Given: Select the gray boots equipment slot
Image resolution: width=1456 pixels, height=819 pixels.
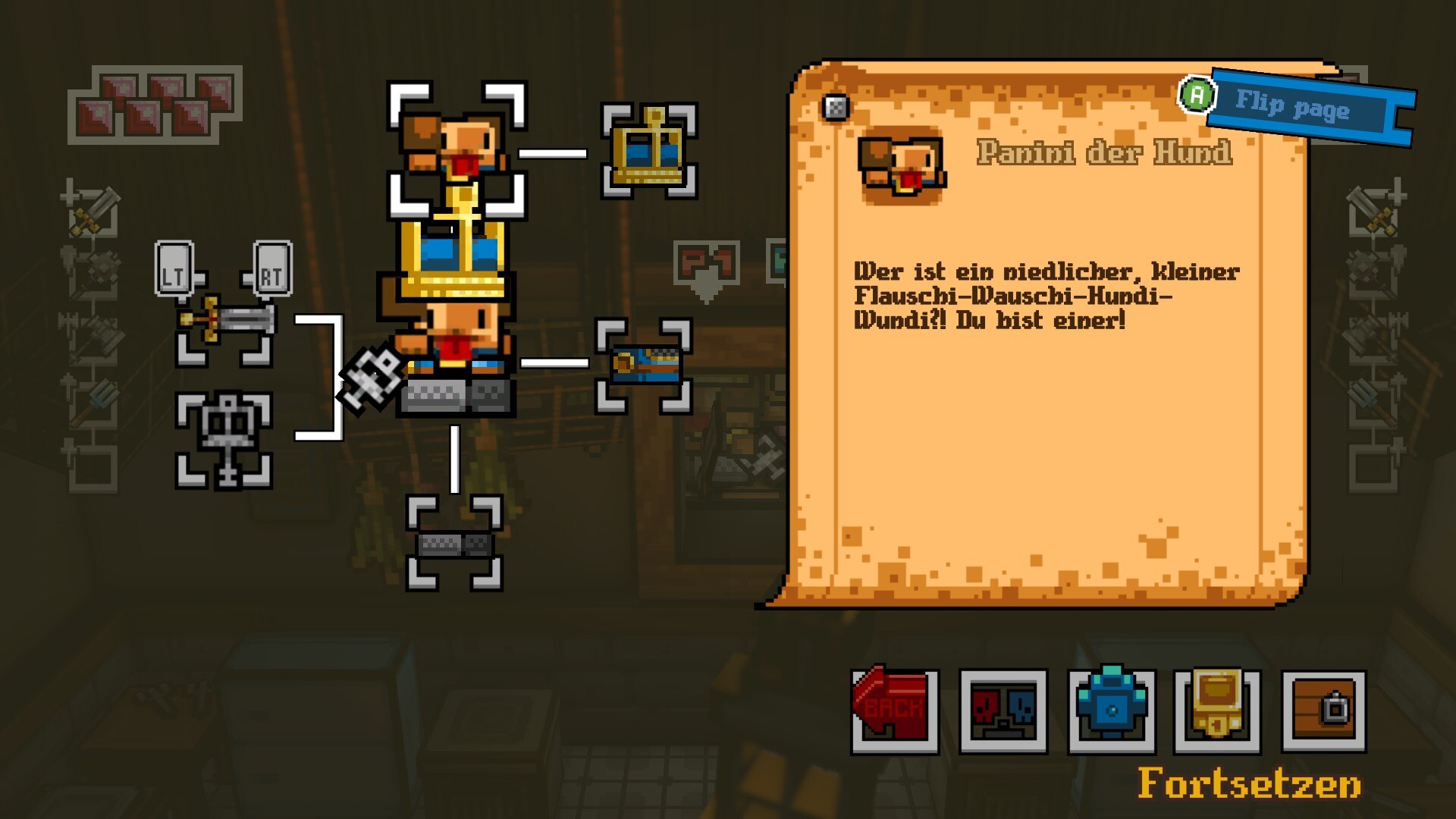Looking at the screenshot, I should click(x=454, y=543).
